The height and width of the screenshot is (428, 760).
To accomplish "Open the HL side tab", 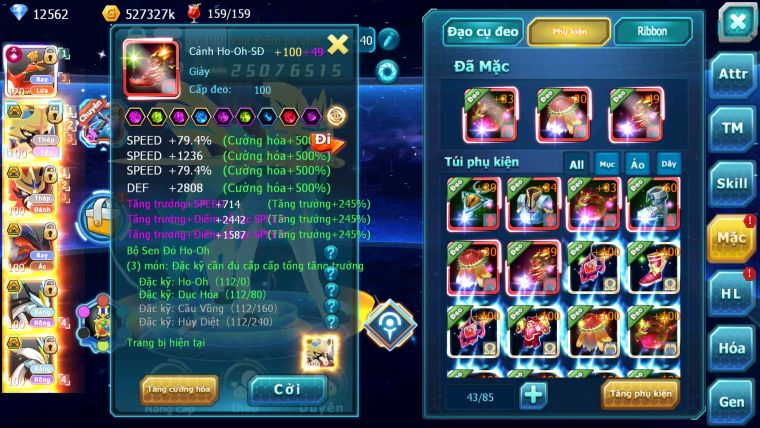I will click(x=731, y=292).
